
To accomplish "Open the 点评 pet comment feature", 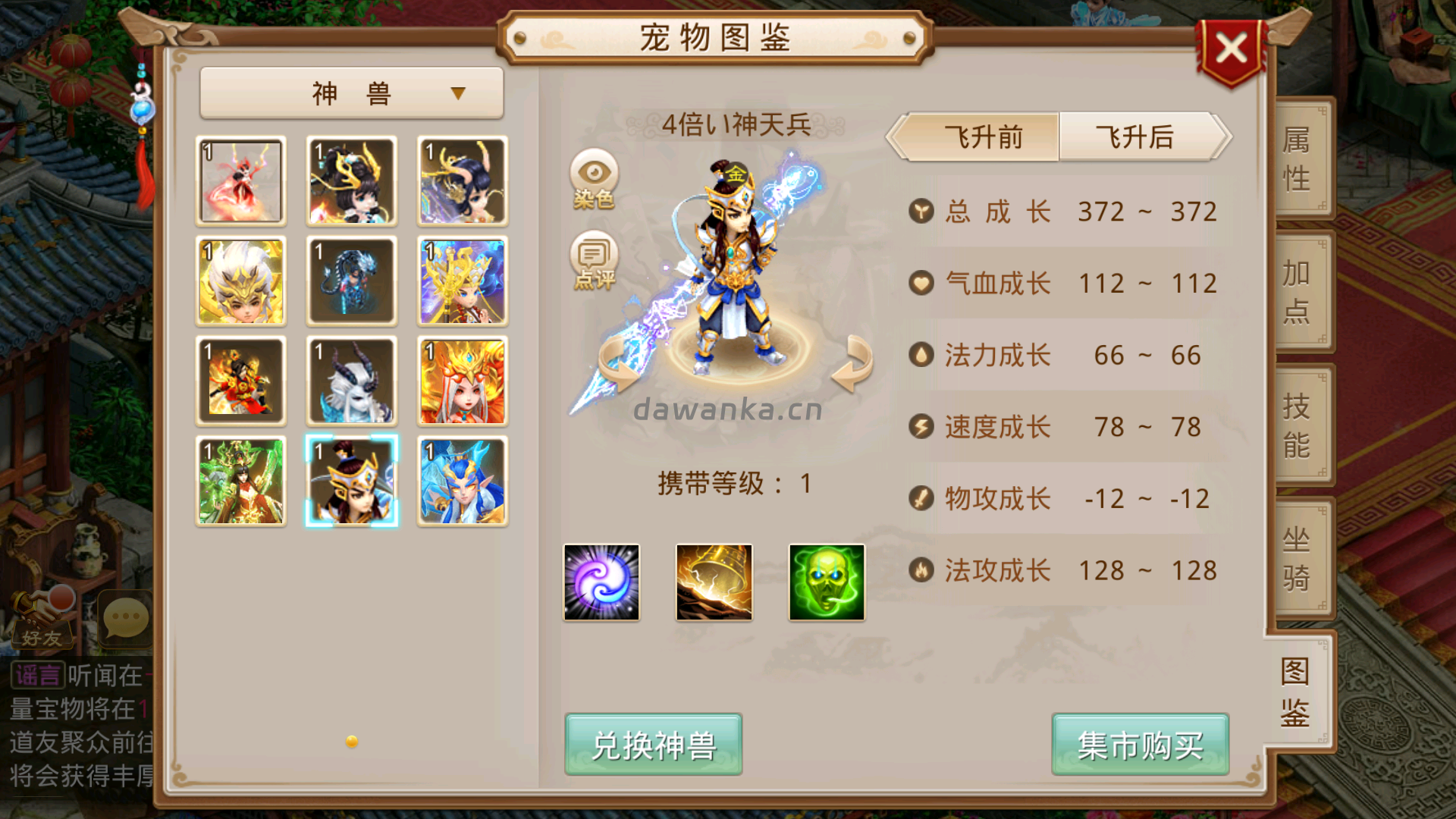I will [x=595, y=262].
